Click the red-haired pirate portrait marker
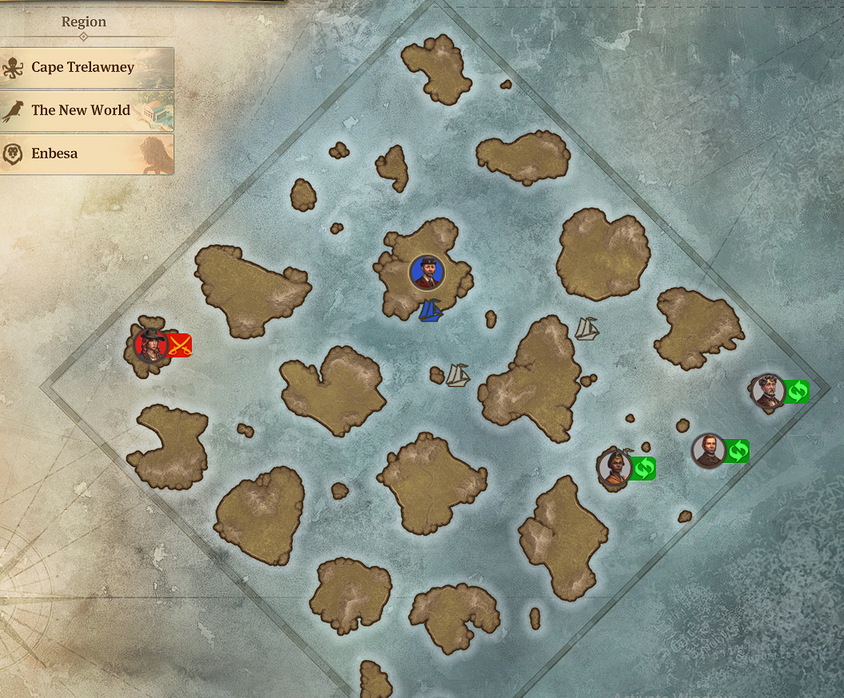The width and height of the screenshot is (844, 698). [x=151, y=345]
